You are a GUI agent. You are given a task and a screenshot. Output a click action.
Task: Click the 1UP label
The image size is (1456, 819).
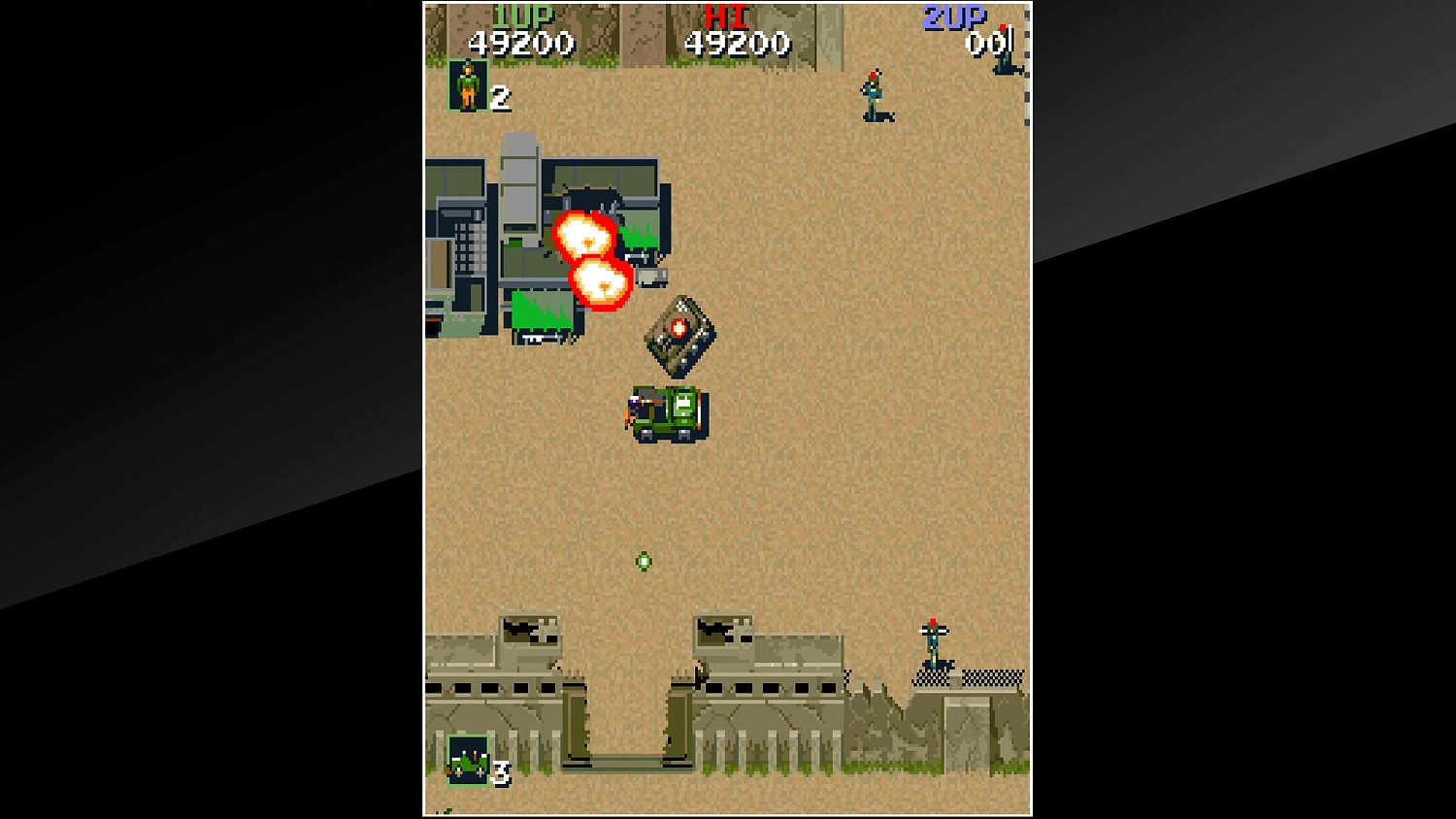pos(522,14)
